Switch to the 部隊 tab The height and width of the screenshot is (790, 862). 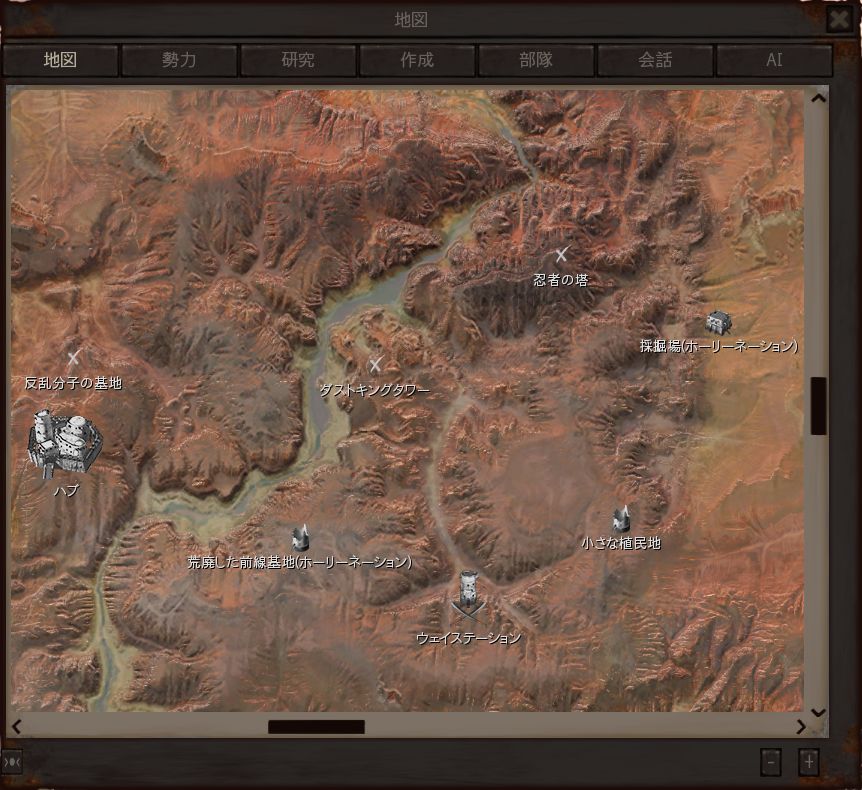536,60
